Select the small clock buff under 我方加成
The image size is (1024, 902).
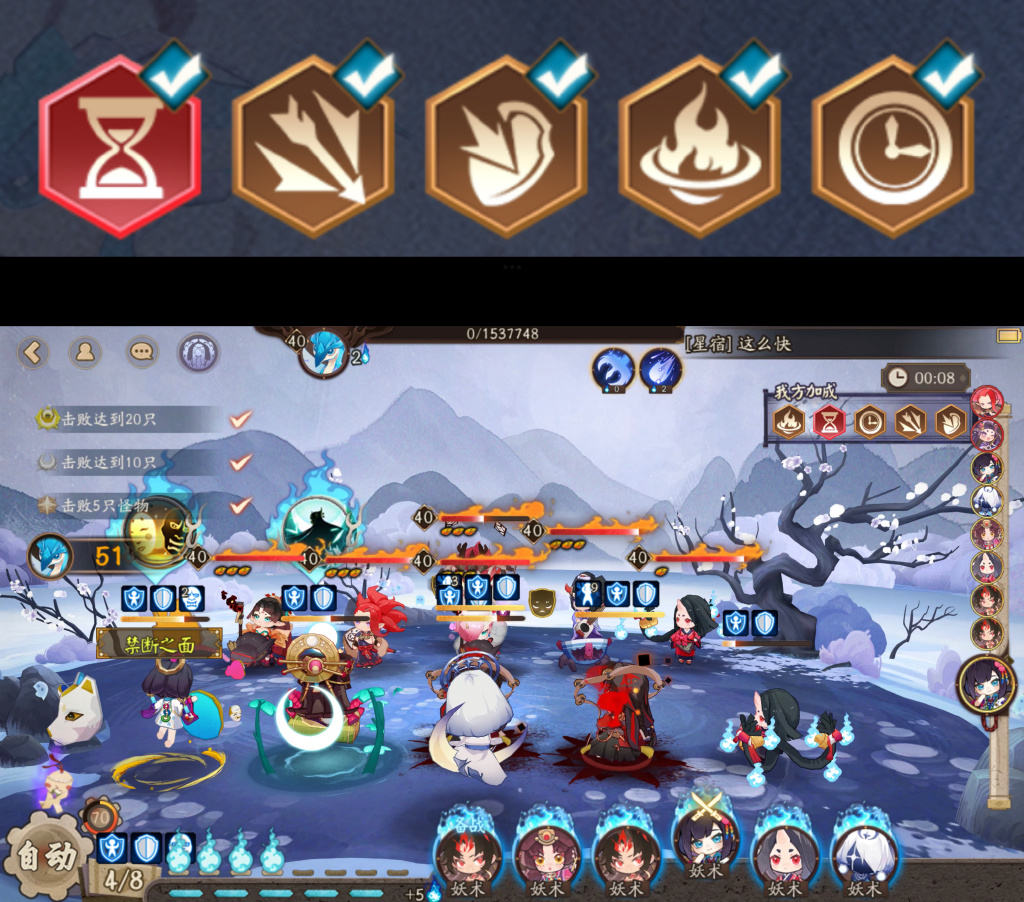coord(869,421)
